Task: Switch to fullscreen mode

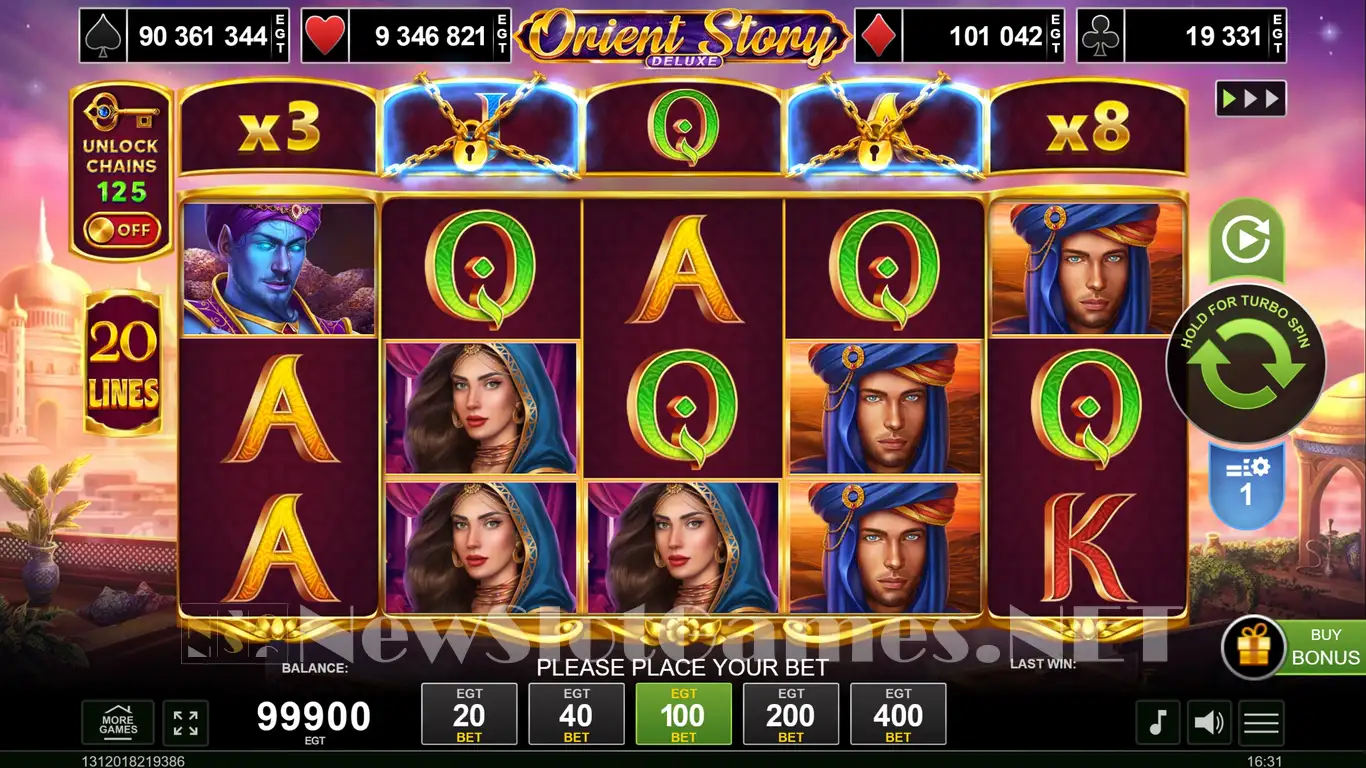Action: (185, 722)
